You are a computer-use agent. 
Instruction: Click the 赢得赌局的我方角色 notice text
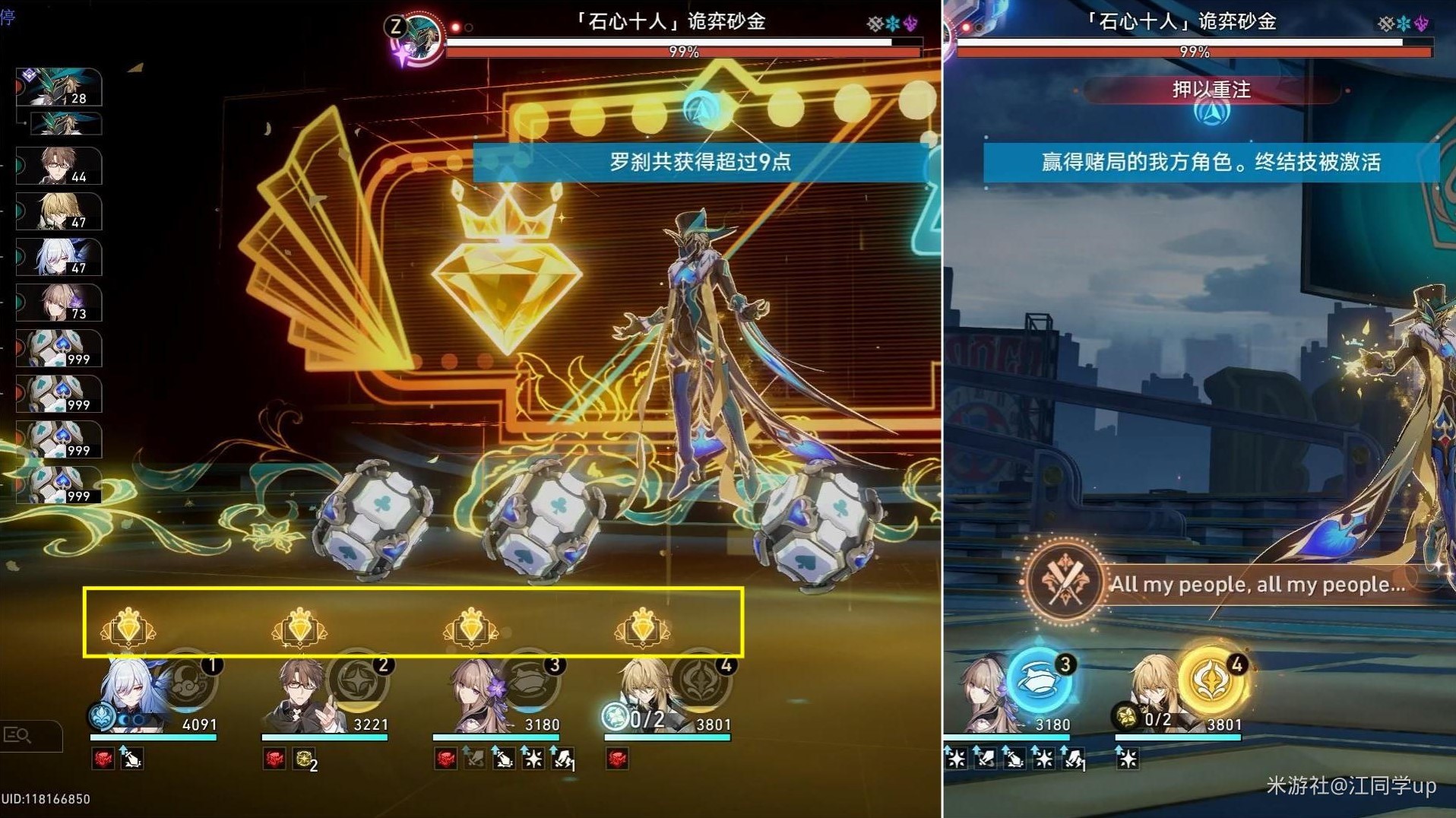click(1211, 161)
